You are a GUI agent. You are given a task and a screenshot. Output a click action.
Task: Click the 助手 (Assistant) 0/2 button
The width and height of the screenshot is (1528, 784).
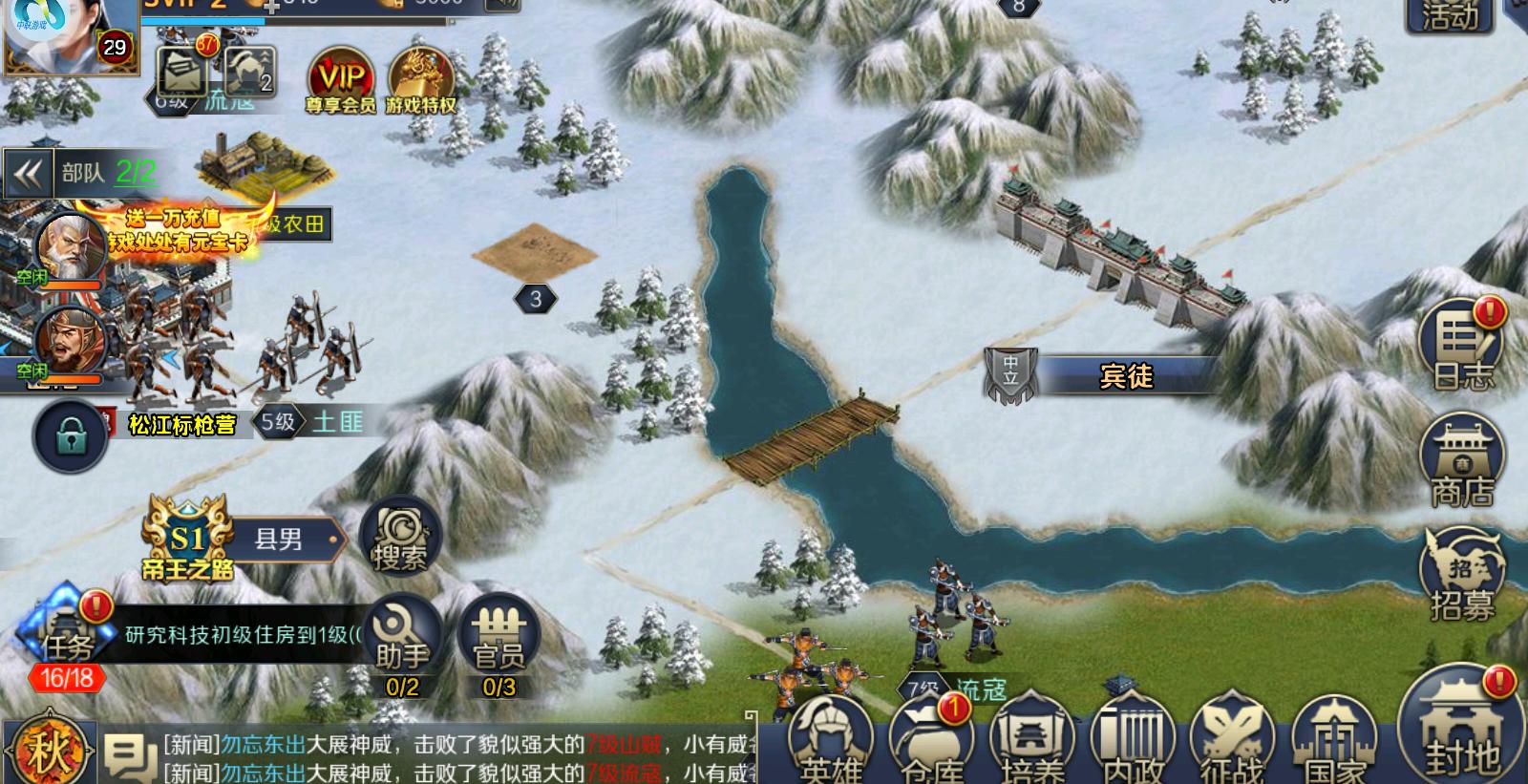click(x=399, y=635)
